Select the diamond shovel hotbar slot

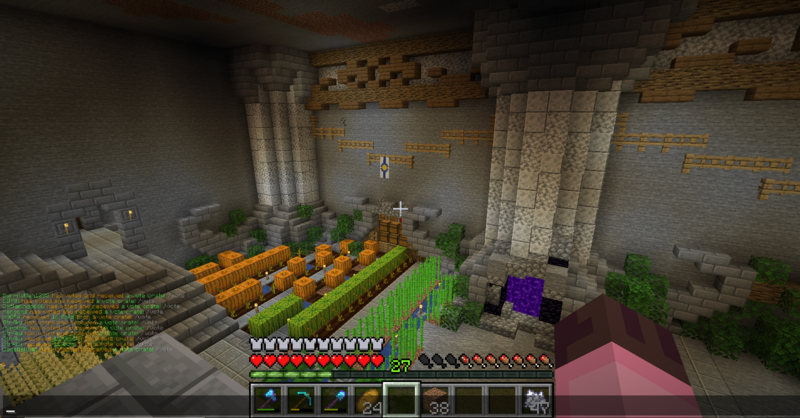[x=334, y=400]
